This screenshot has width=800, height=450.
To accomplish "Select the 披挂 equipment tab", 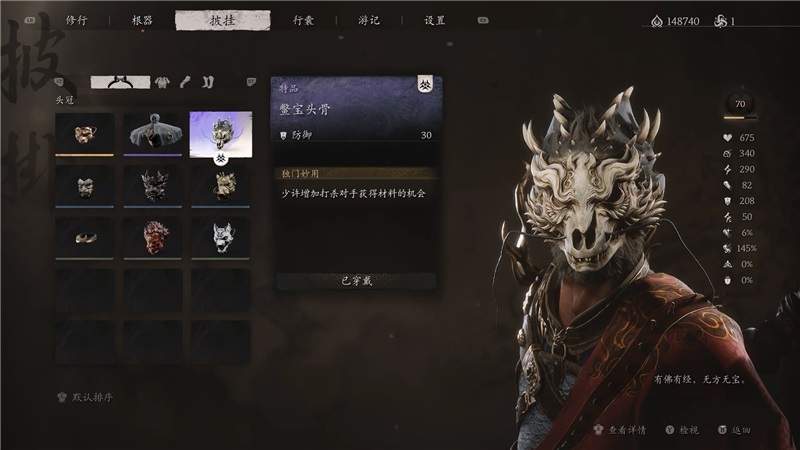I will 222,20.
